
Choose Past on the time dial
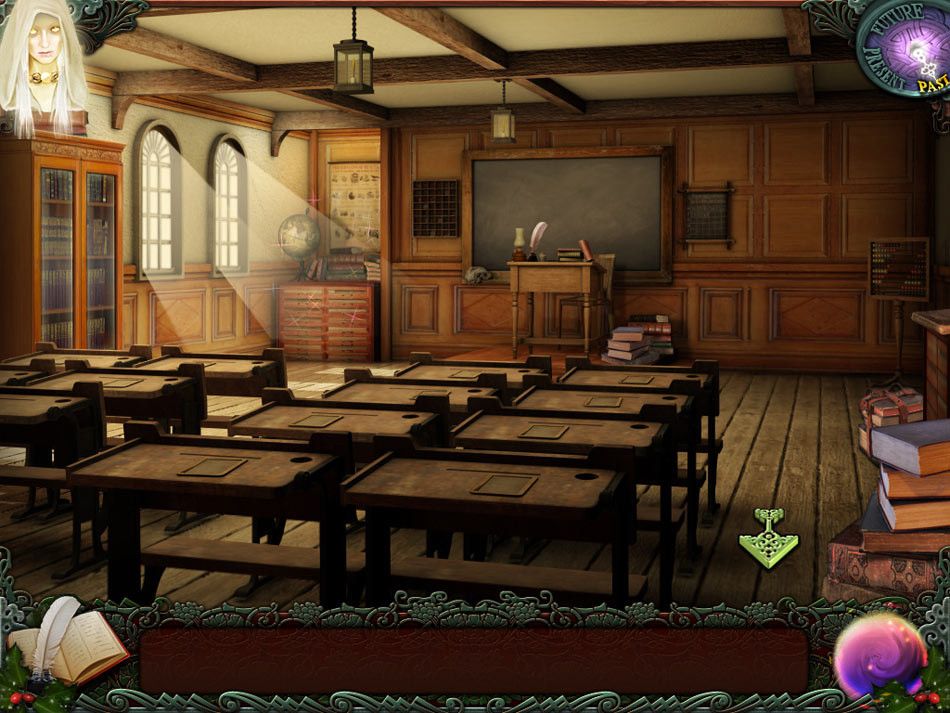point(934,86)
